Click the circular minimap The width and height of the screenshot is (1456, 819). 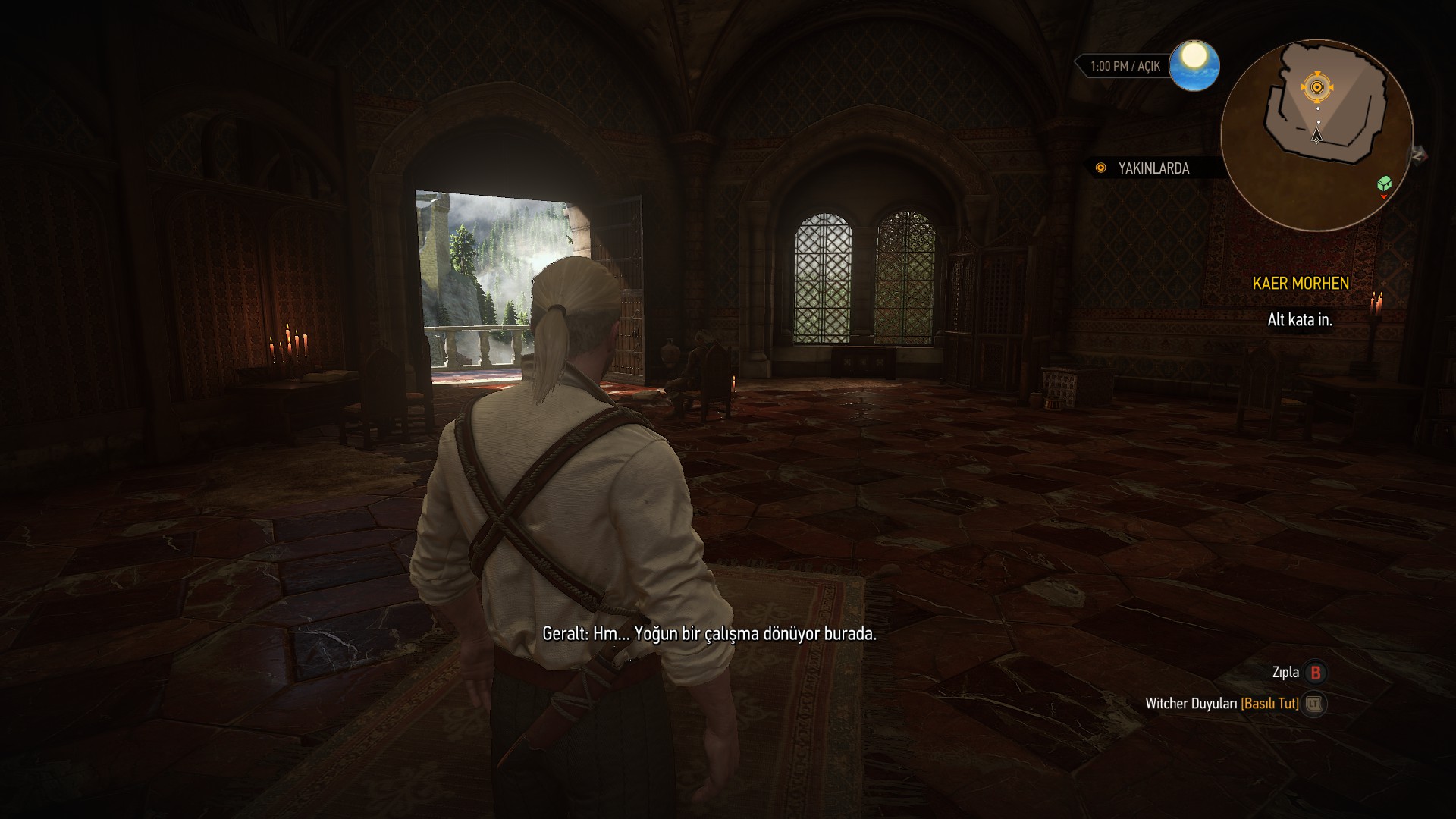pos(1317,135)
